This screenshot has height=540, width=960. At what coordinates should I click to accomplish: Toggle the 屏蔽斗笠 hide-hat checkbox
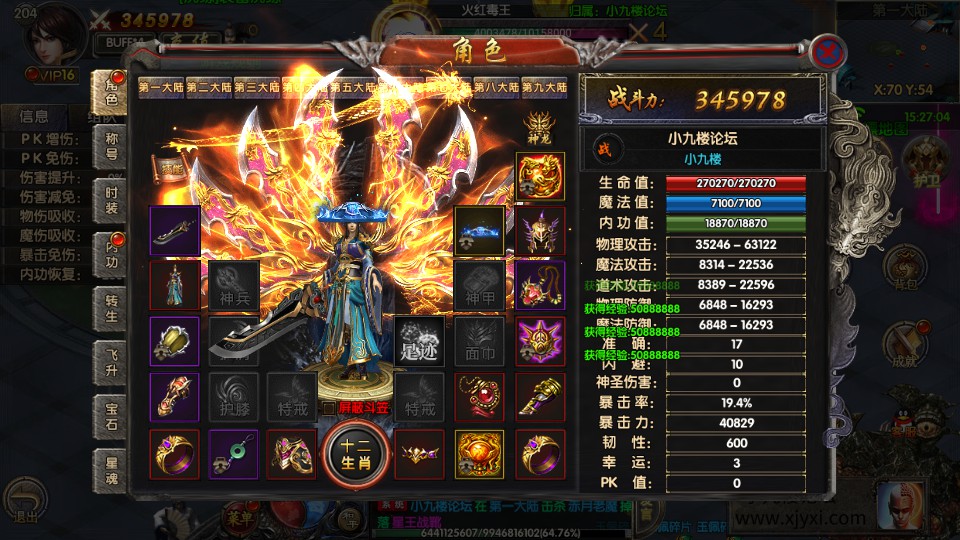[x=329, y=408]
